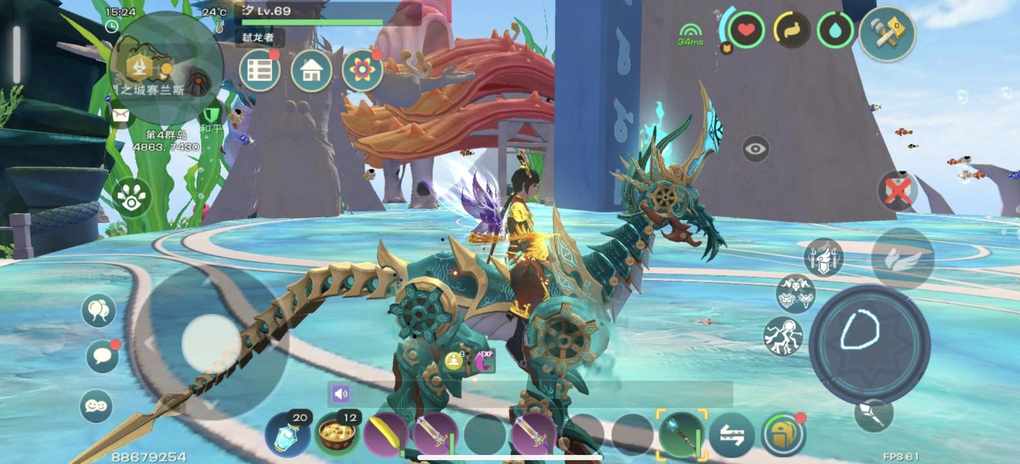Screen dimensions: 1020x464
Task: Open the mail envelope icon
Action: 121,116
